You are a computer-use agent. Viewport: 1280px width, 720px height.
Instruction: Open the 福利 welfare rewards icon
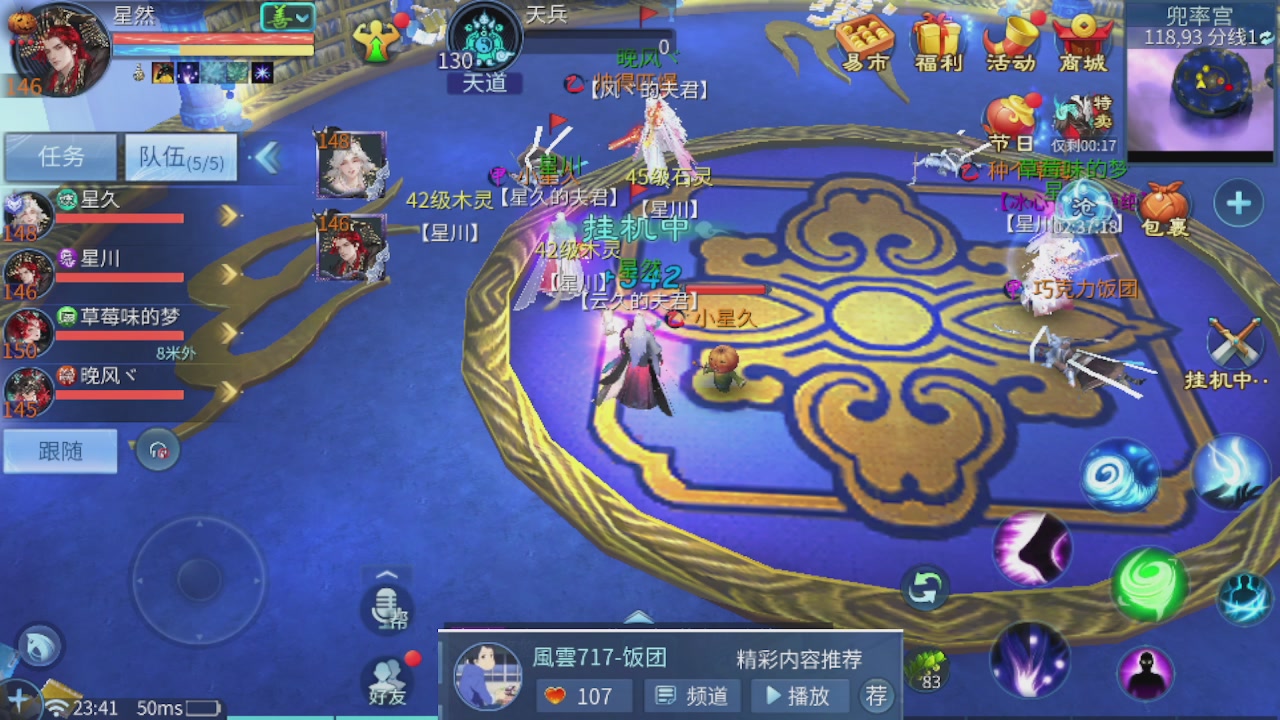click(938, 42)
